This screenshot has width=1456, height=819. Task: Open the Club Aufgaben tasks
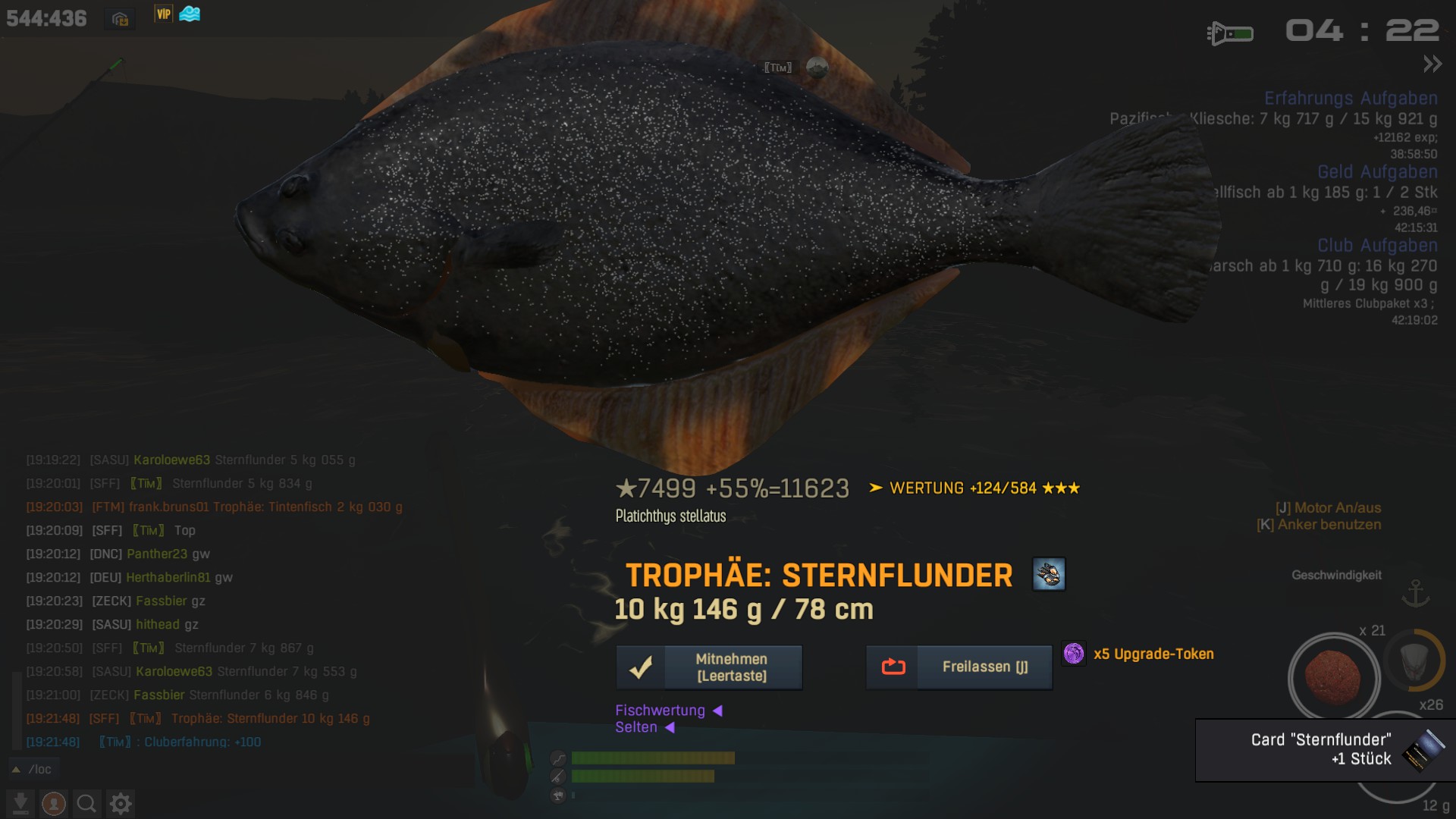point(1377,246)
